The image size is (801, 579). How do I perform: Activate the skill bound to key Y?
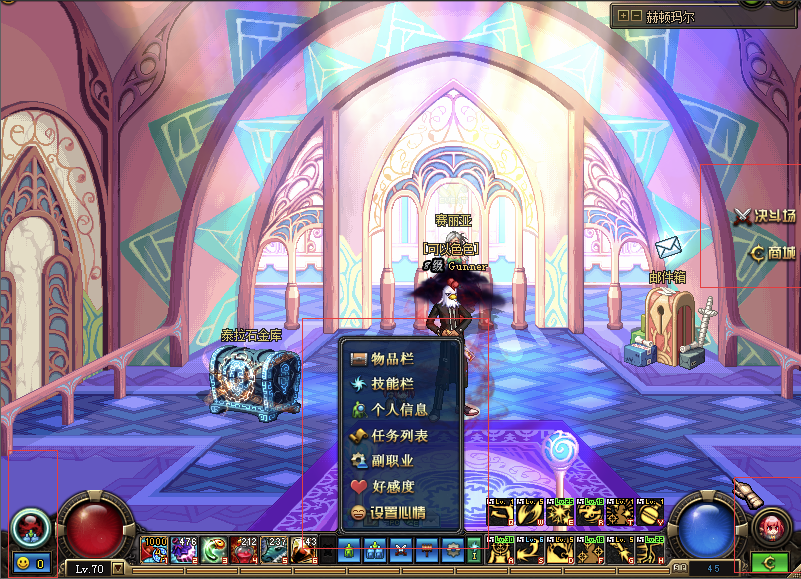651,513
